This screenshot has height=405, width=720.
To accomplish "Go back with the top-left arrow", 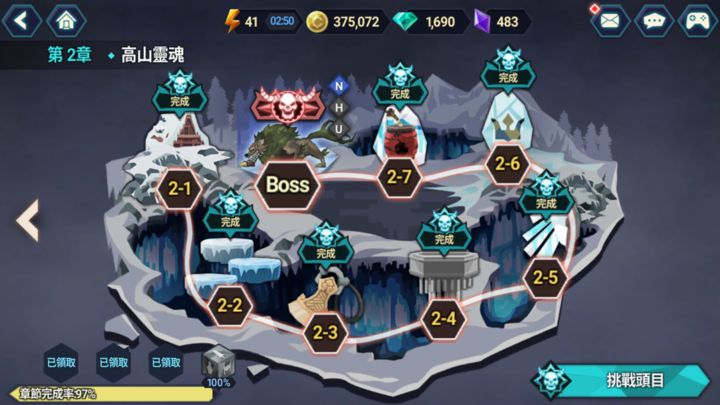I will pyautogui.click(x=24, y=19).
